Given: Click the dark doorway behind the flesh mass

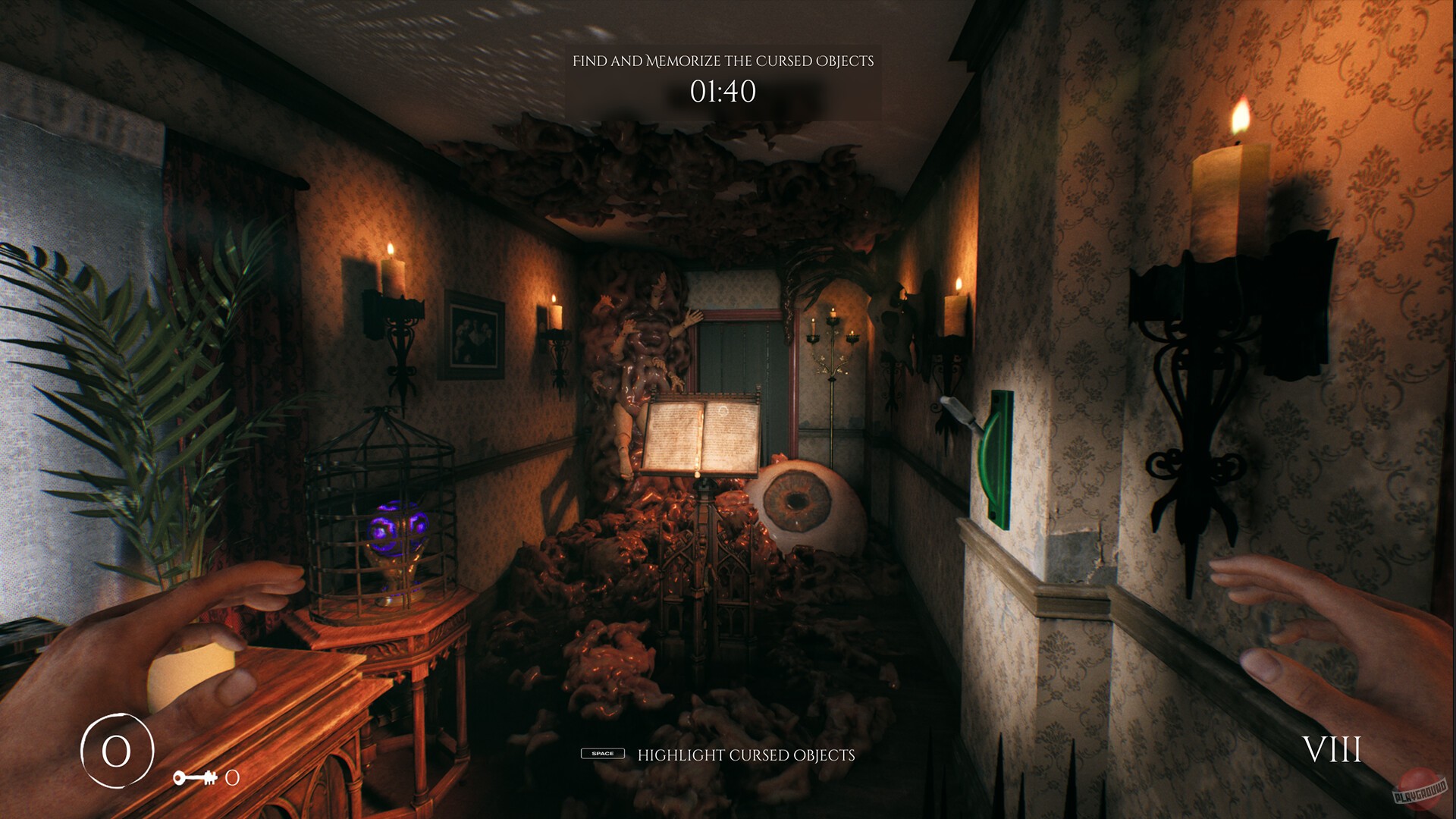Looking at the screenshot, I should click(x=739, y=349).
